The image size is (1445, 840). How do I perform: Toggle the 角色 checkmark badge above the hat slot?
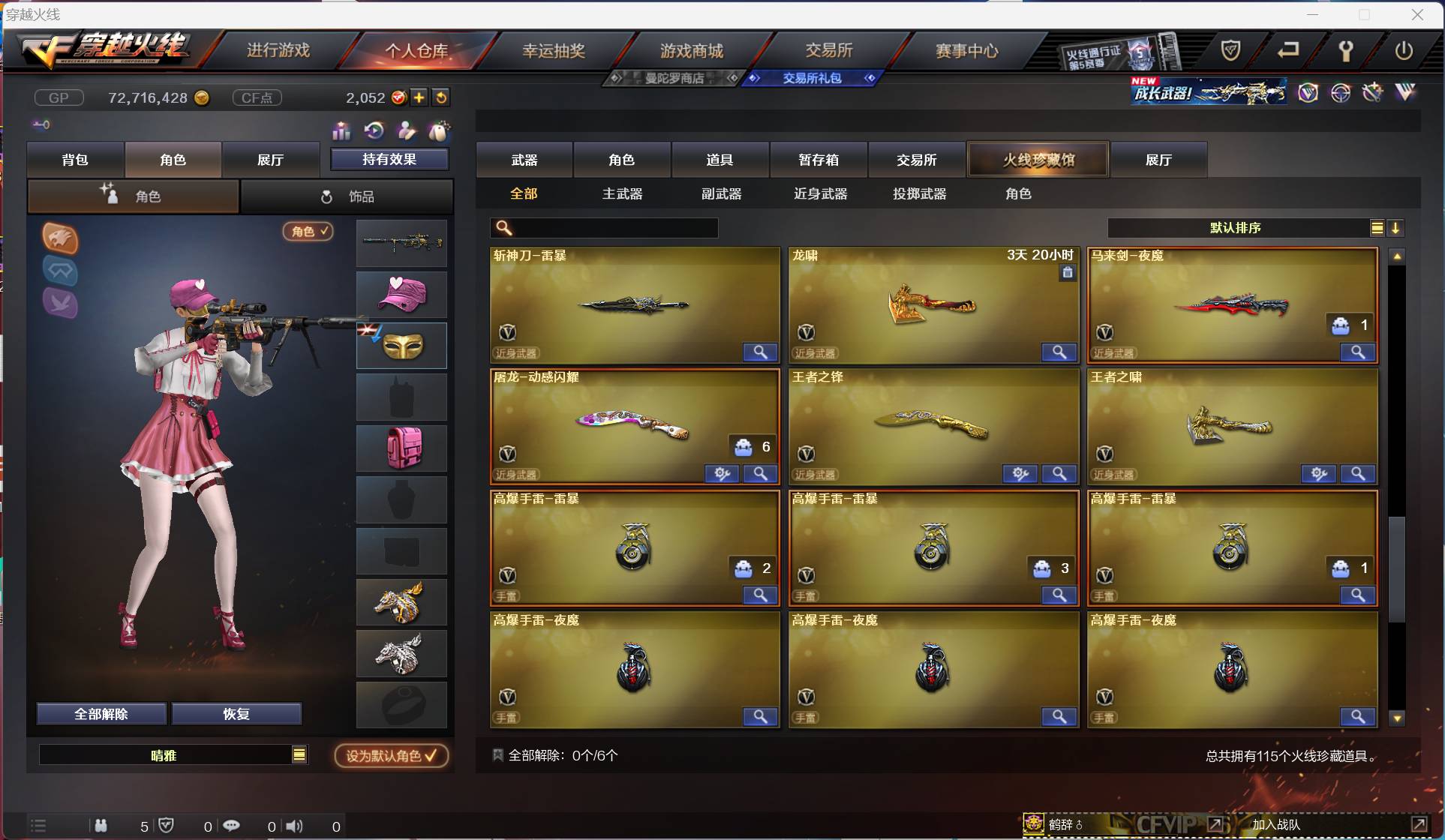tap(308, 232)
